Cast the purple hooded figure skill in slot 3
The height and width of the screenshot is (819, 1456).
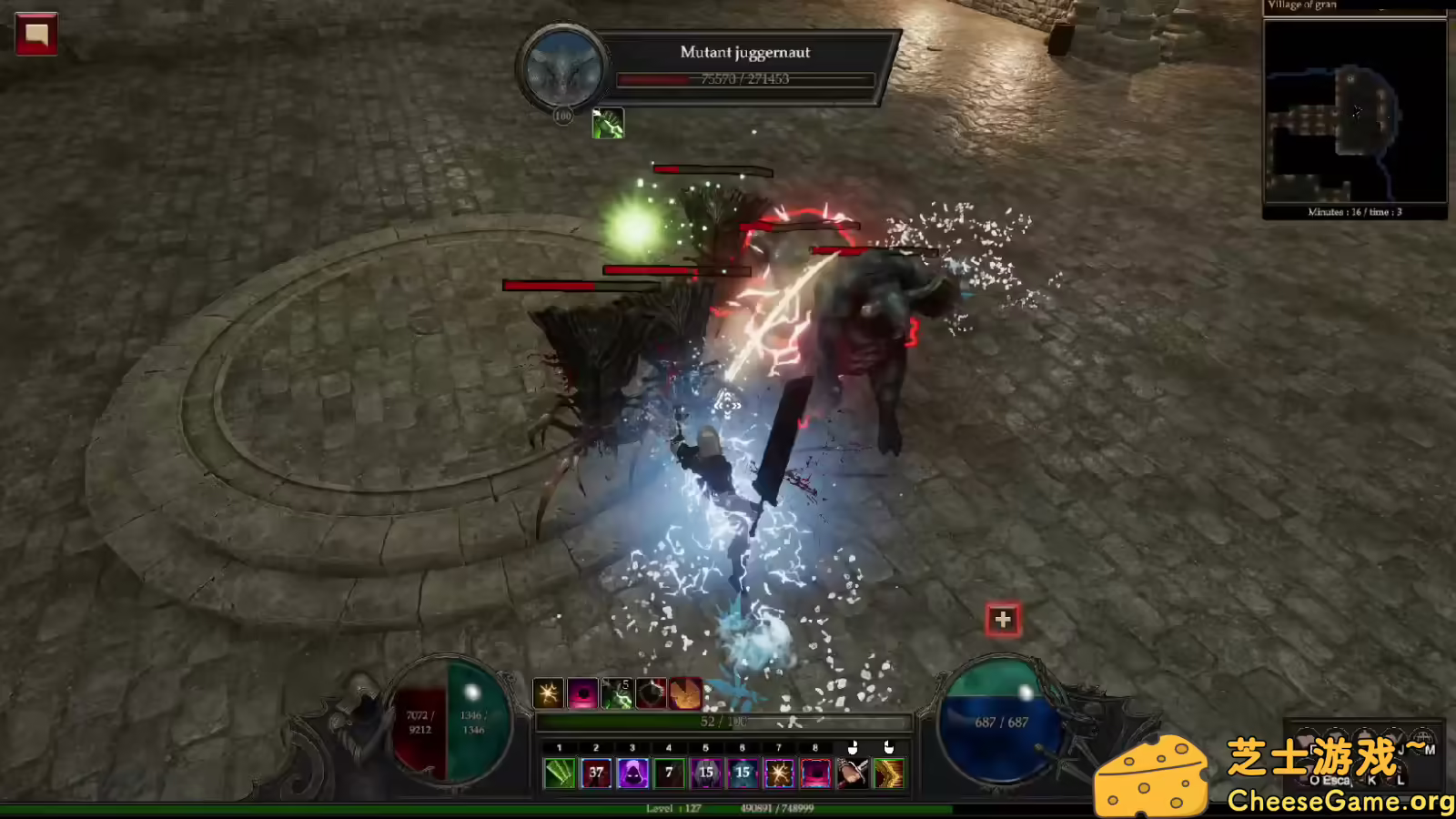pyautogui.click(x=633, y=773)
